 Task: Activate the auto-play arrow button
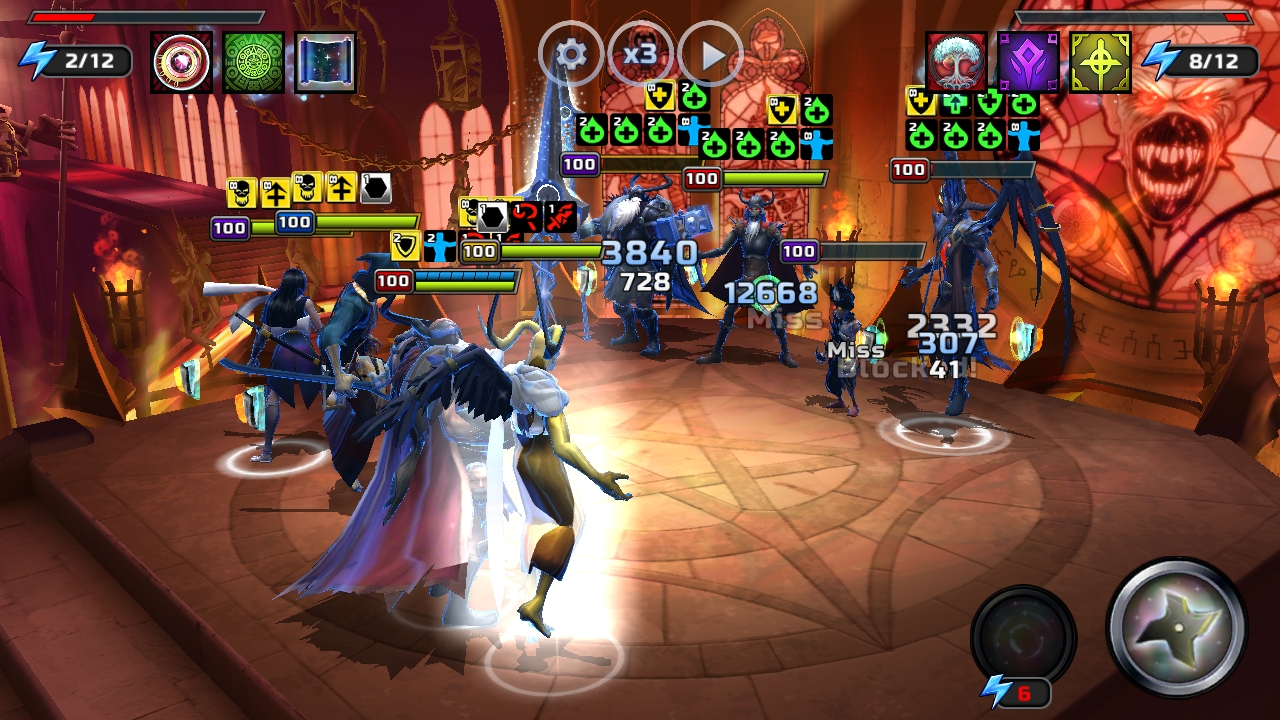711,54
